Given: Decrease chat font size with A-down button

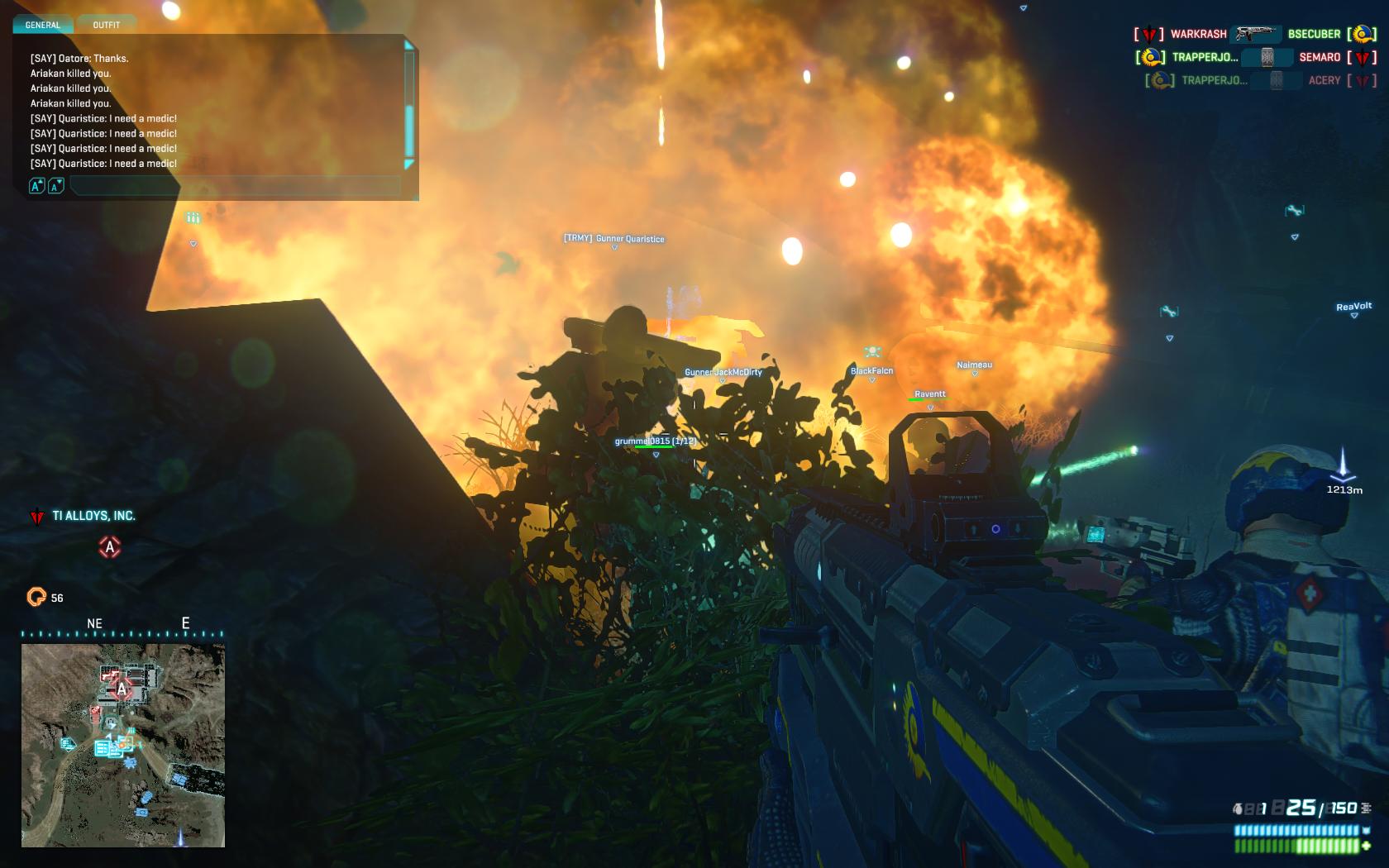Looking at the screenshot, I should (55, 186).
